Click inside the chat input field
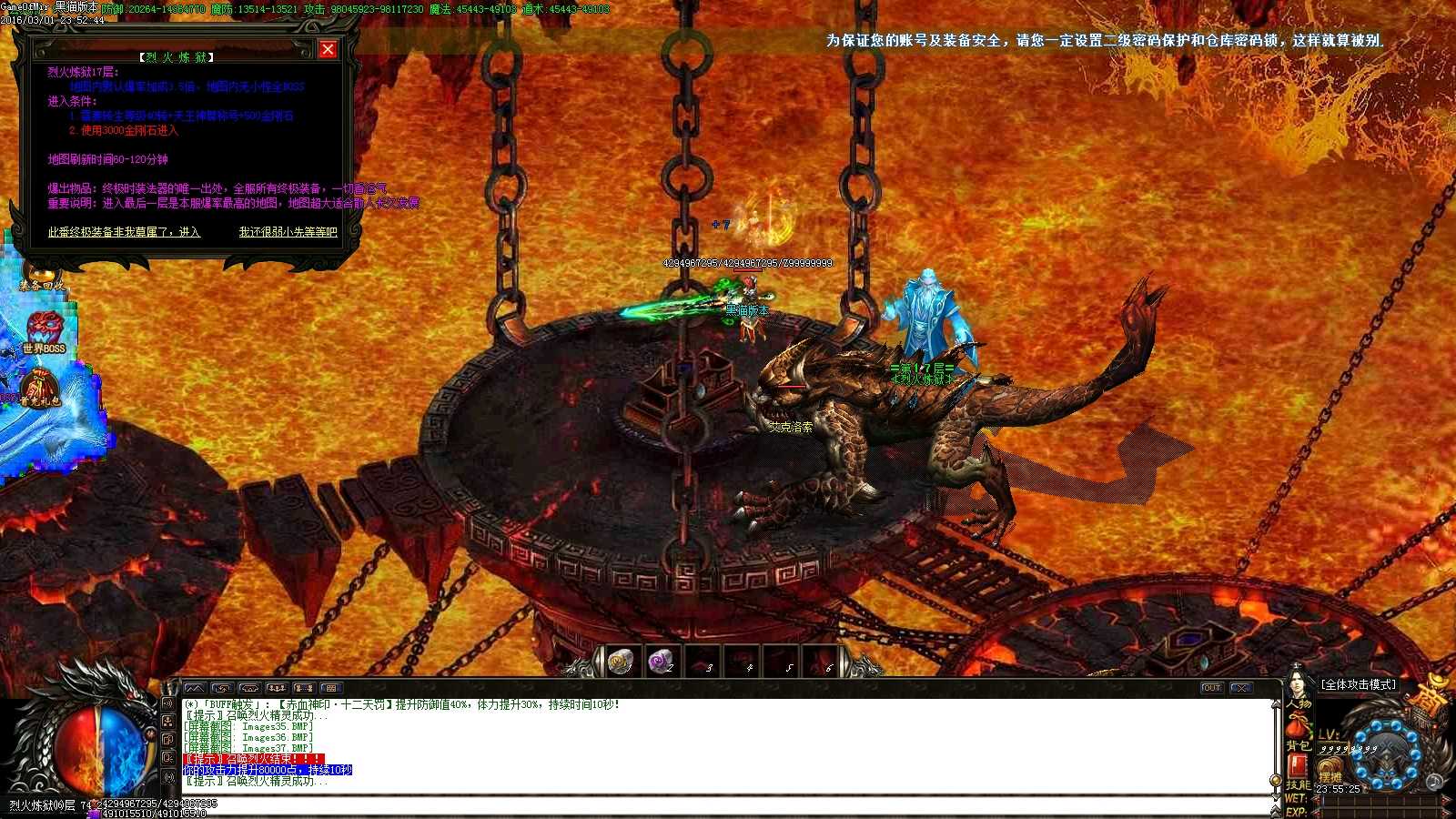 [637, 805]
